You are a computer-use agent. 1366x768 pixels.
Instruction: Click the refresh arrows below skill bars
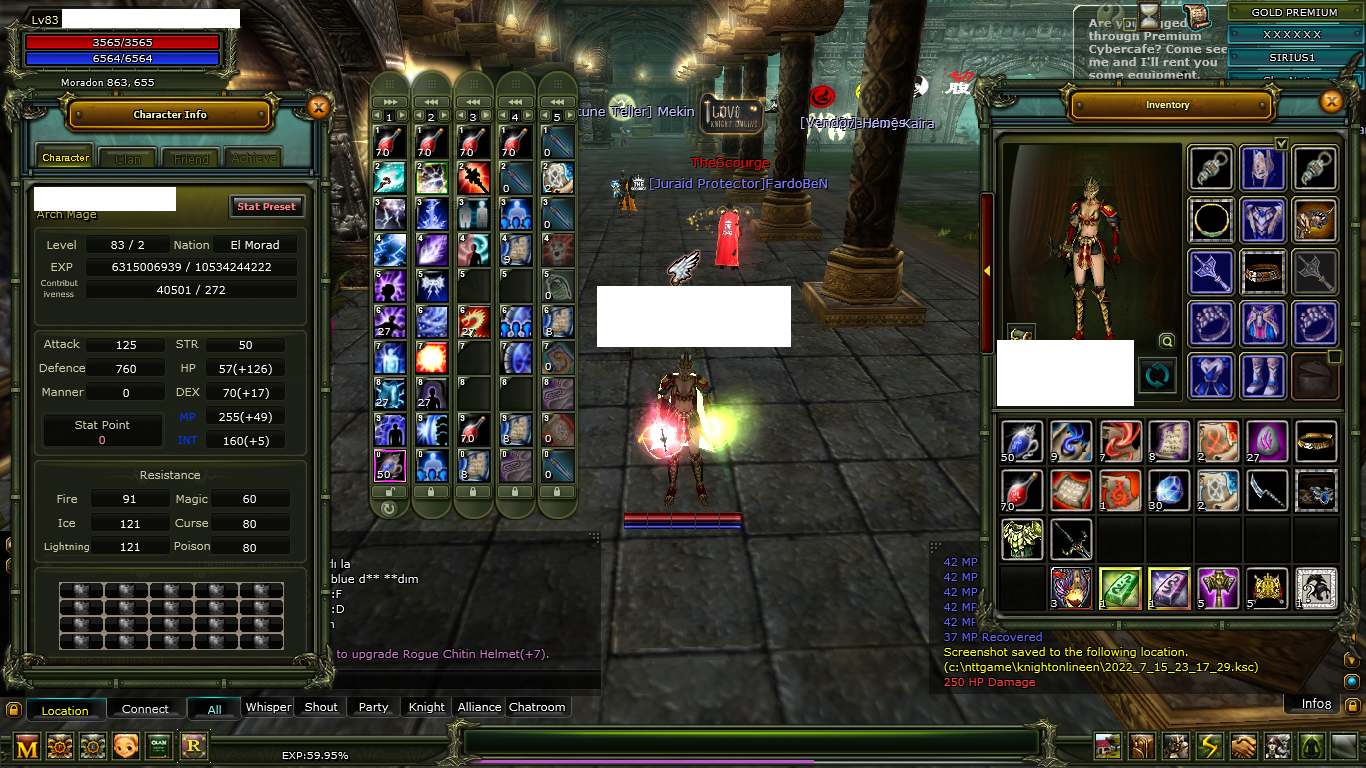tap(390, 508)
